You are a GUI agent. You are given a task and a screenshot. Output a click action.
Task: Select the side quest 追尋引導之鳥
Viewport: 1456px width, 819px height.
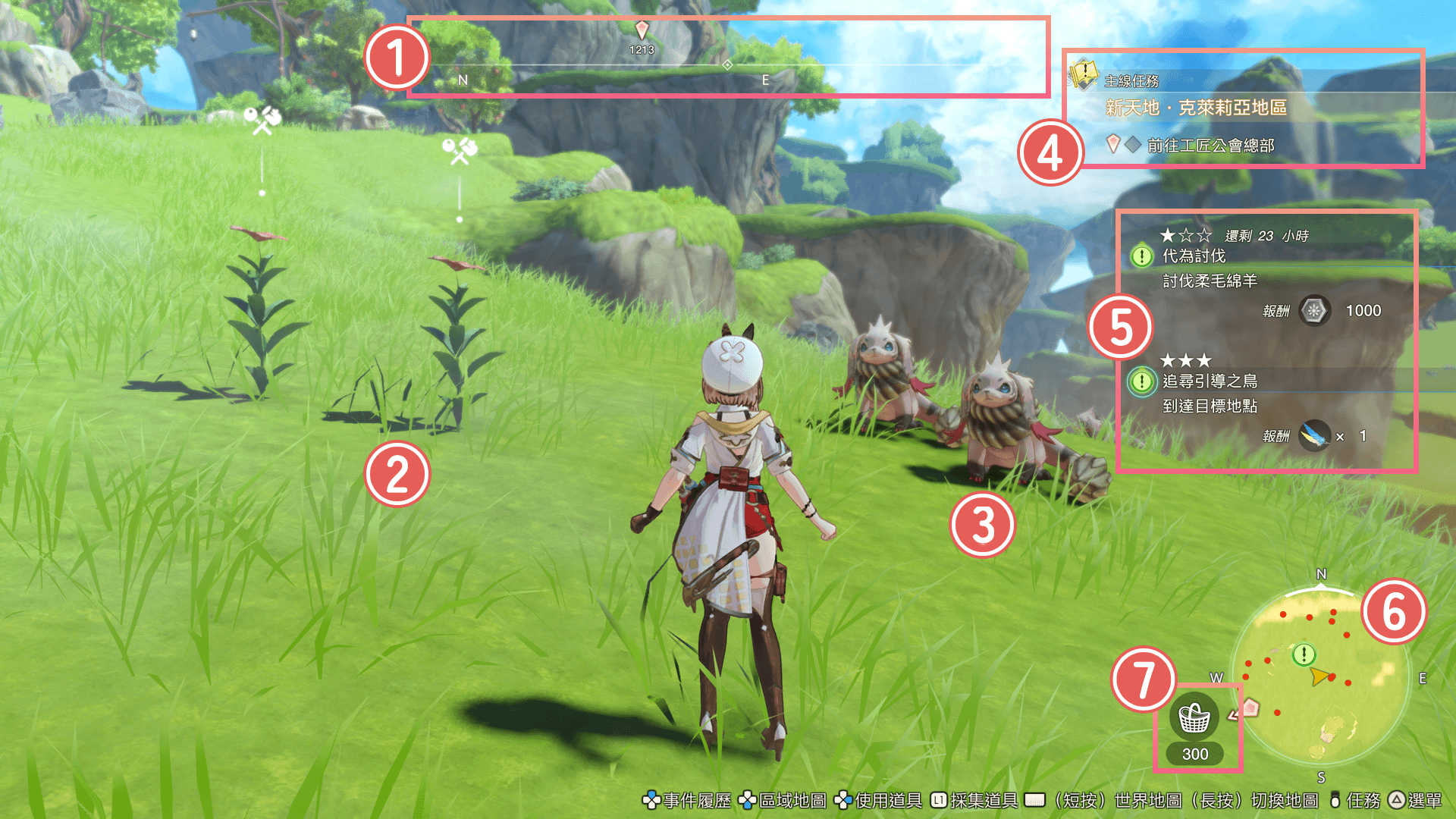(1210, 381)
